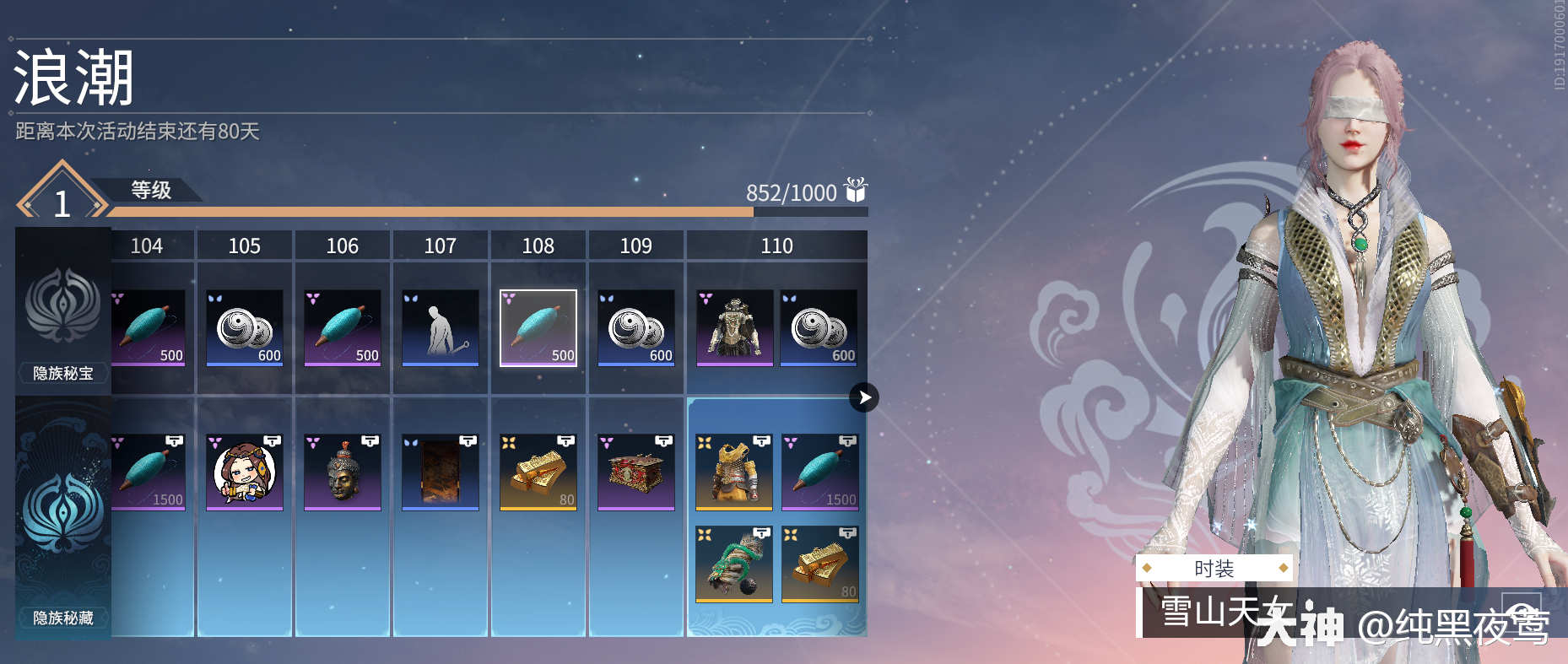Open the gift box beside 852/1000
Image resolution: width=1568 pixels, height=664 pixels.
(x=856, y=191)
